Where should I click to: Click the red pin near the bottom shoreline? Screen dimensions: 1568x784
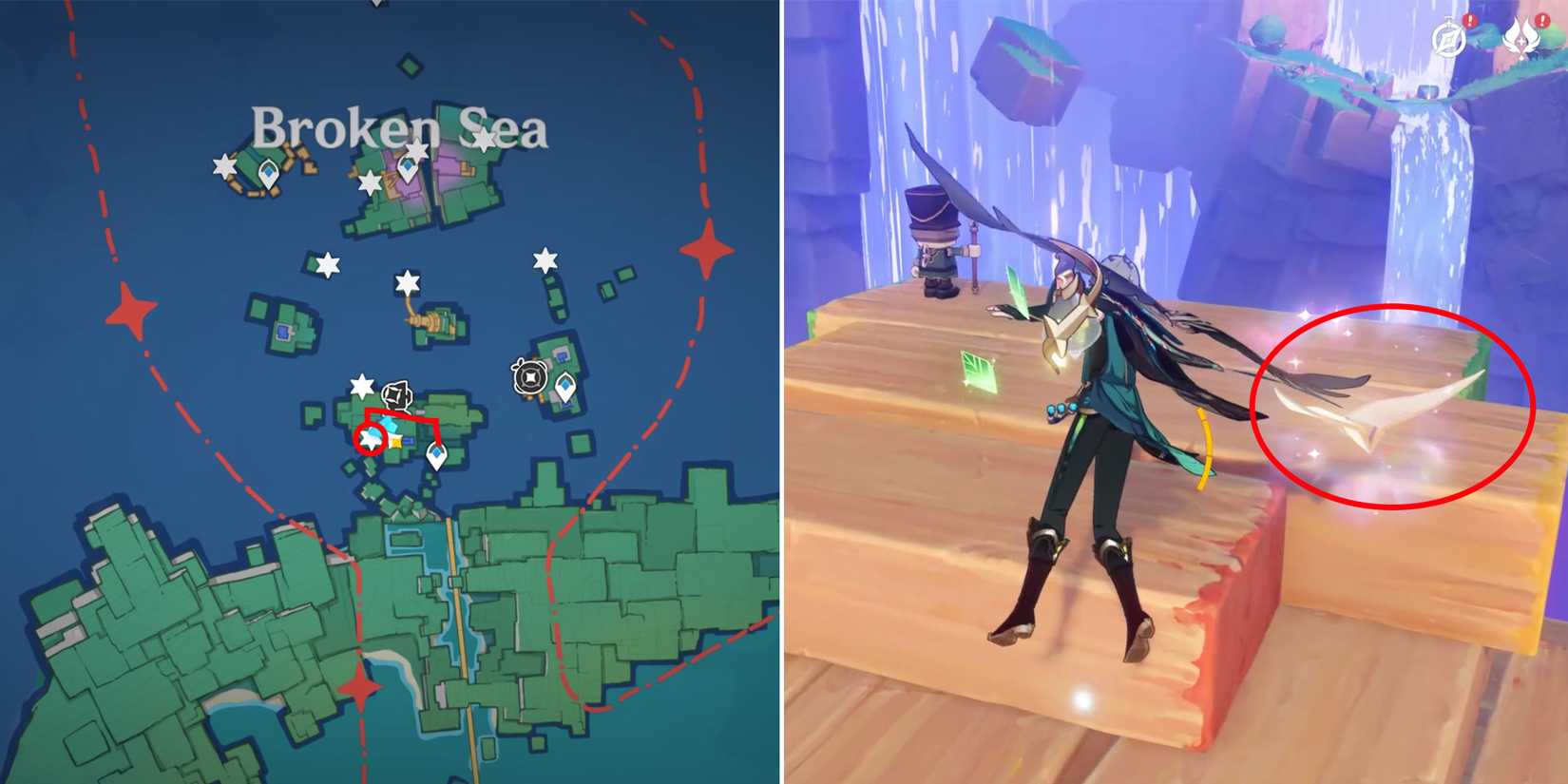pos(358,690)
